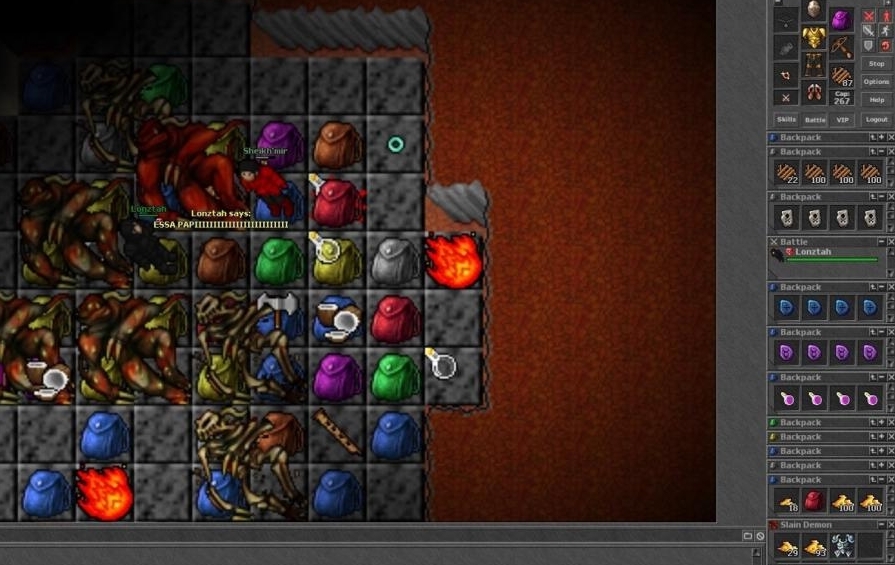The image size is (895, 565).
Task: Log out with the Logout button
Action: [x=876, y=119]
